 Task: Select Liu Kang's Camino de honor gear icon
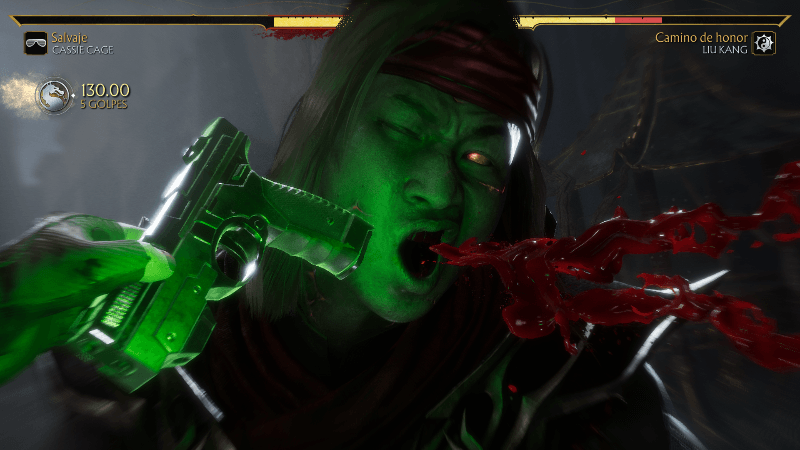764,43
